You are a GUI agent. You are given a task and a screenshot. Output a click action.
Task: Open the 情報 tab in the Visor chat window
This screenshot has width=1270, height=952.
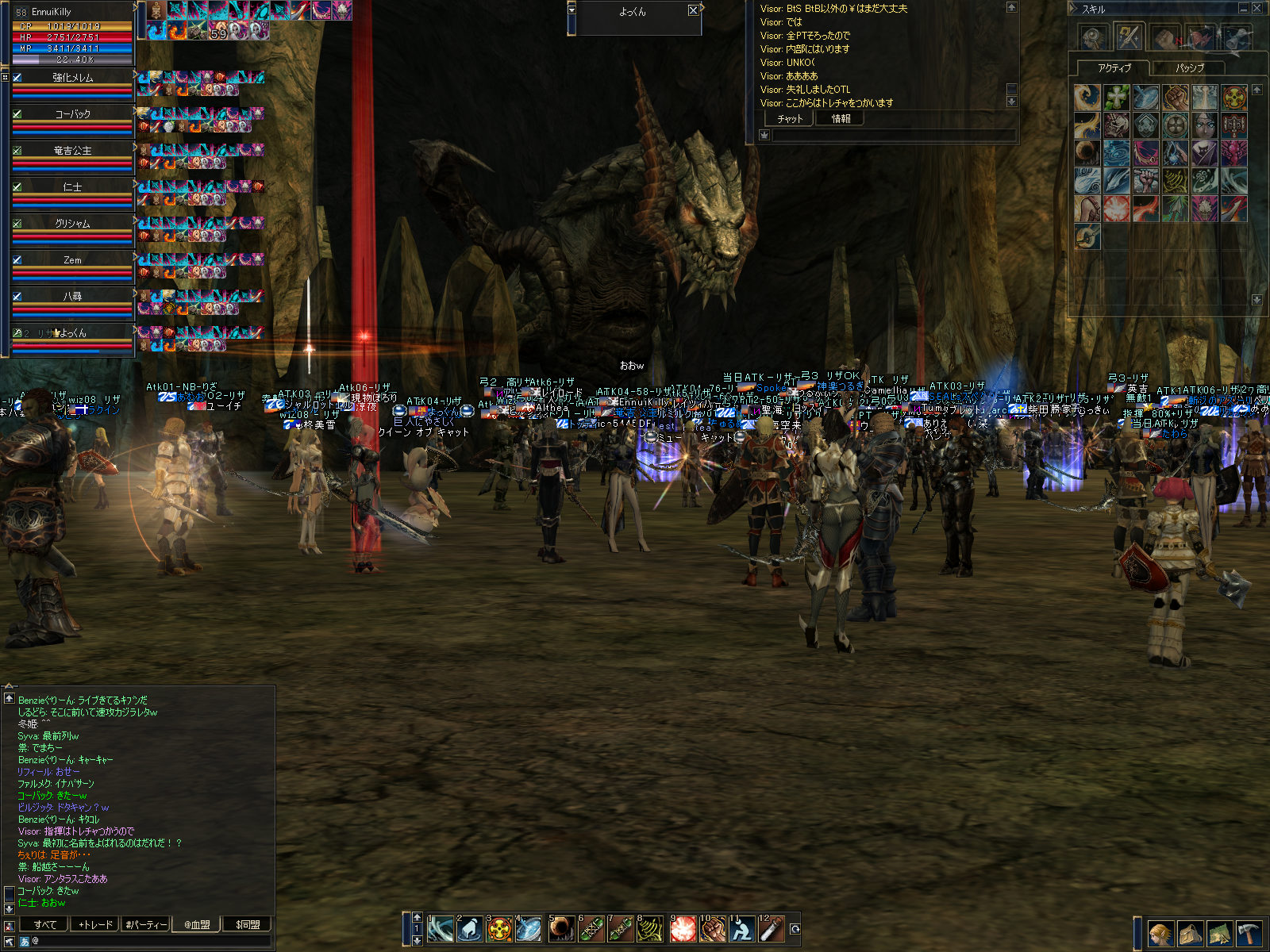[841, 119]
